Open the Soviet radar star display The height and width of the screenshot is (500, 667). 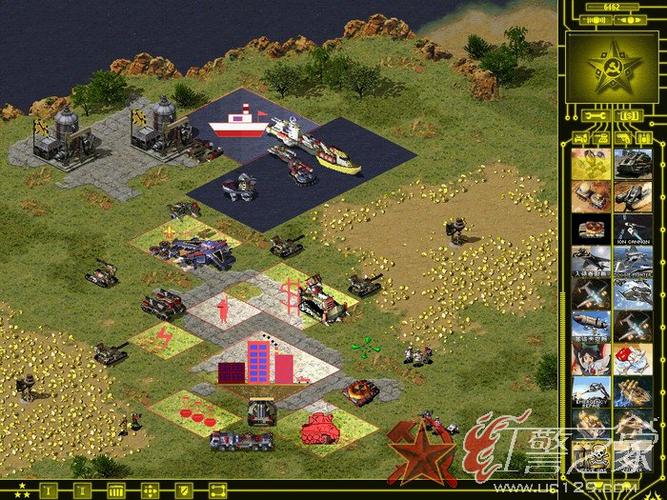pyautogui.click(x=611, y=65)
